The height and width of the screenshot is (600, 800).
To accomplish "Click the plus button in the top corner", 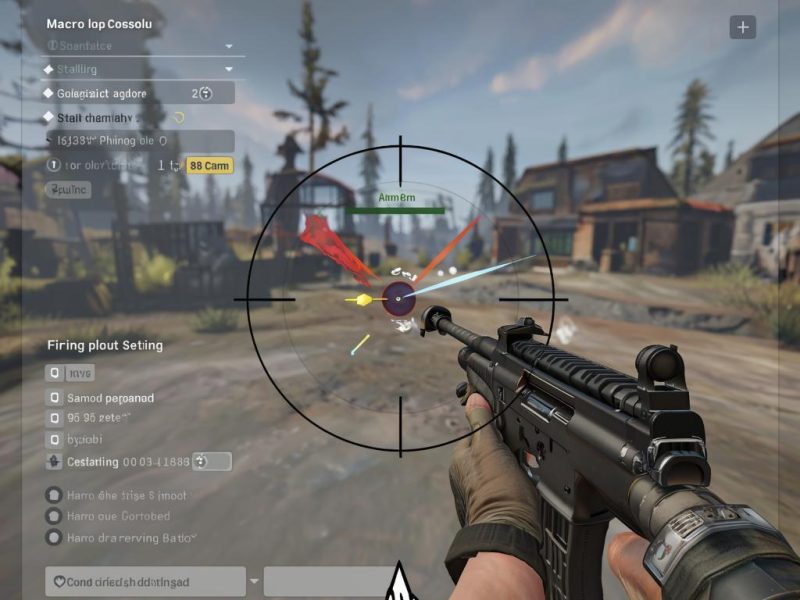I will [742, 28].
